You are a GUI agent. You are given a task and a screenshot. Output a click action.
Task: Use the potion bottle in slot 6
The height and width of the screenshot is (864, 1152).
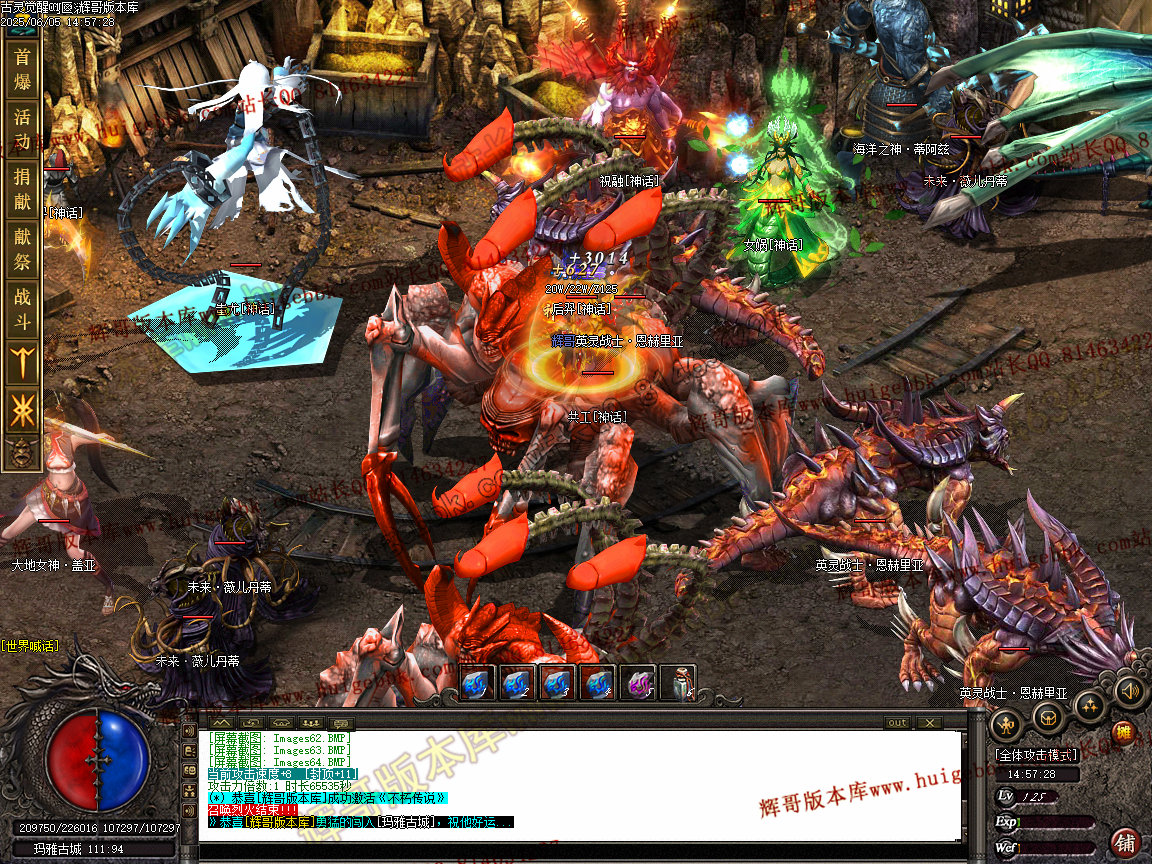point(678,683)
